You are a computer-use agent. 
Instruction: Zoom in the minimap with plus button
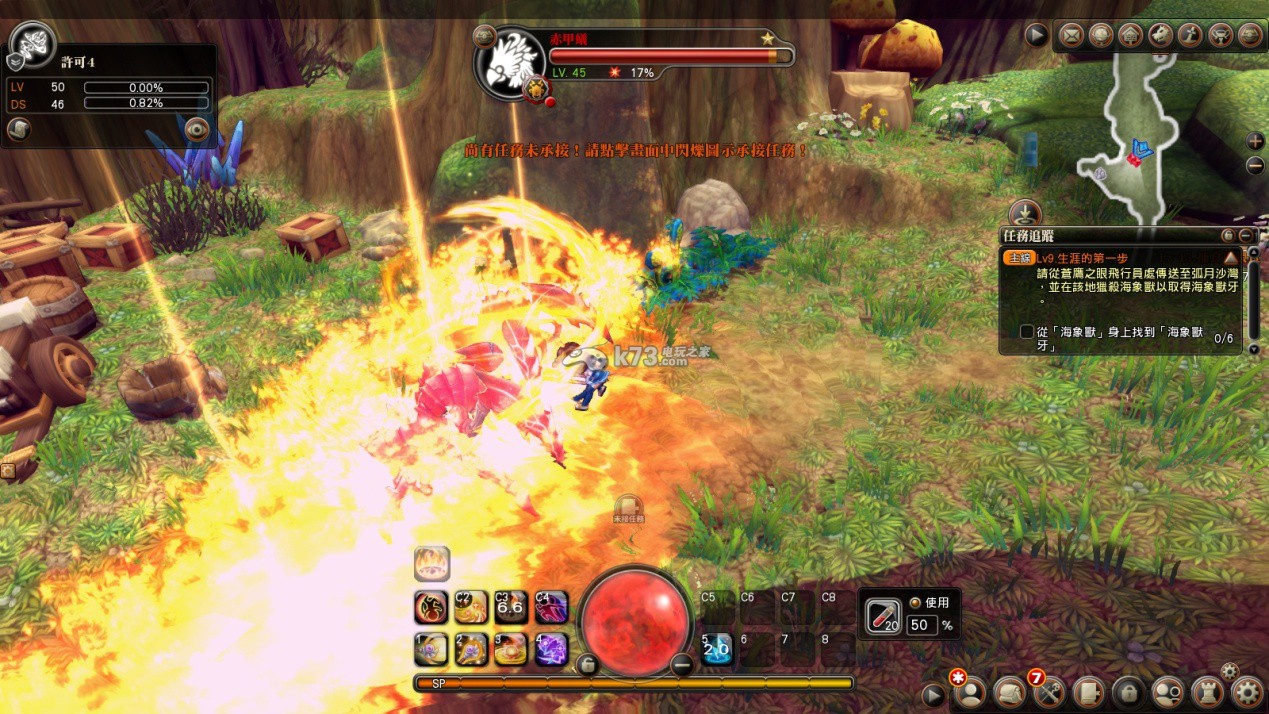click(1256, 142)
